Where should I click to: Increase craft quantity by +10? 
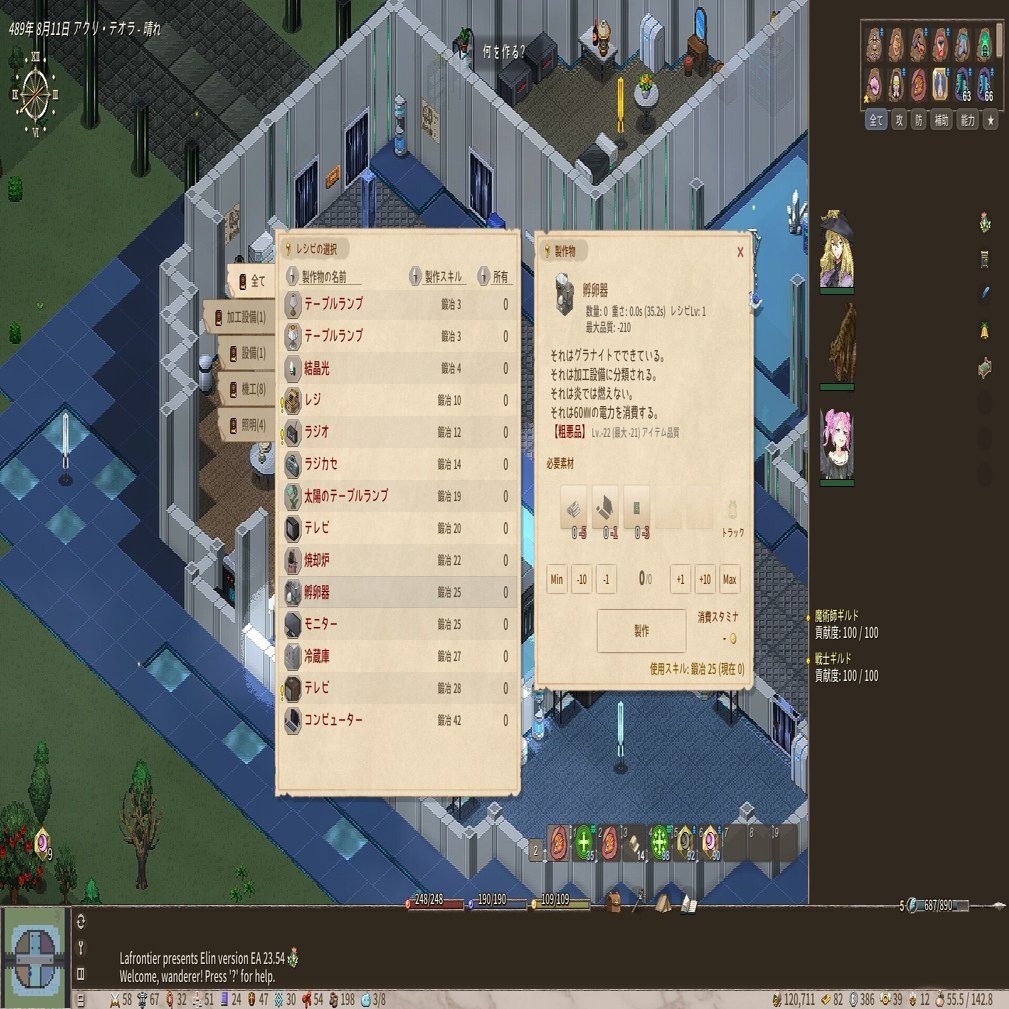[x=705, y=580]
